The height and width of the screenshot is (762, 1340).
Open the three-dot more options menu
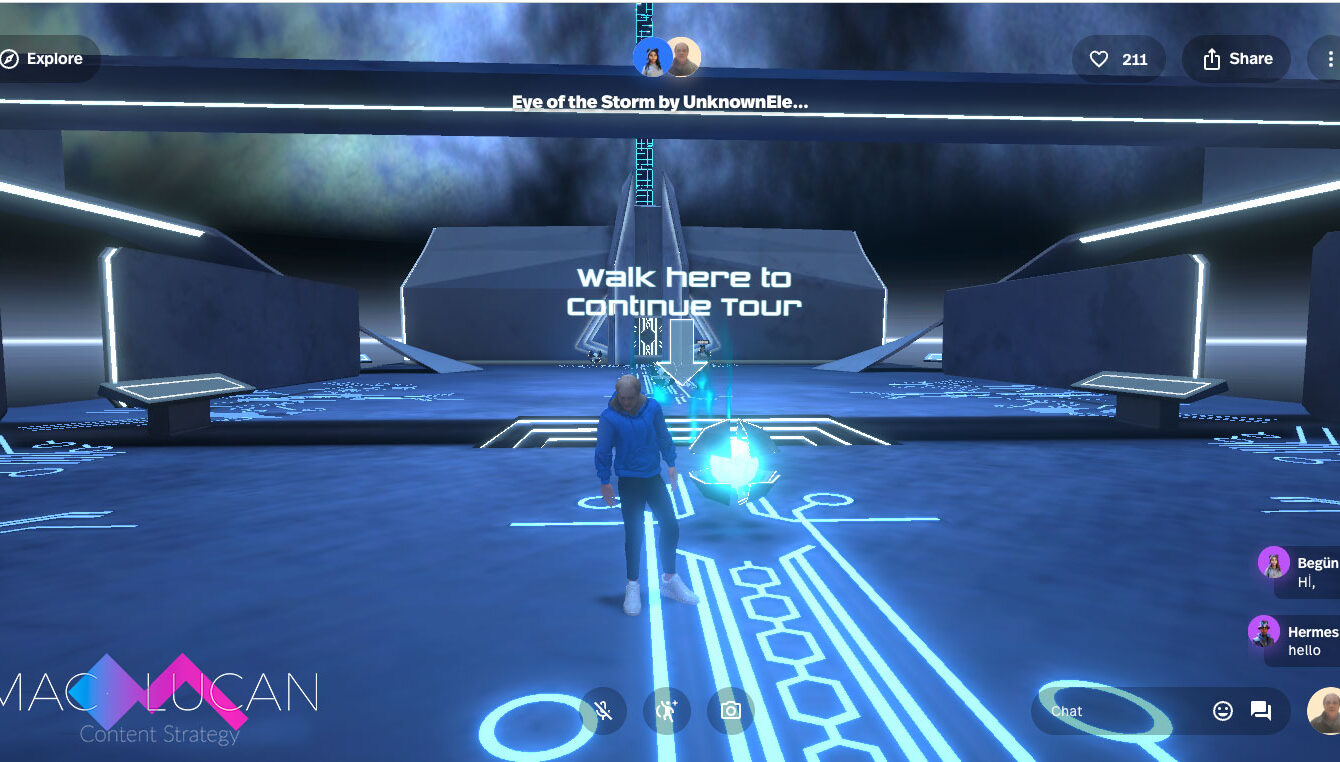pyautogui.click(x=1328, y=59)
